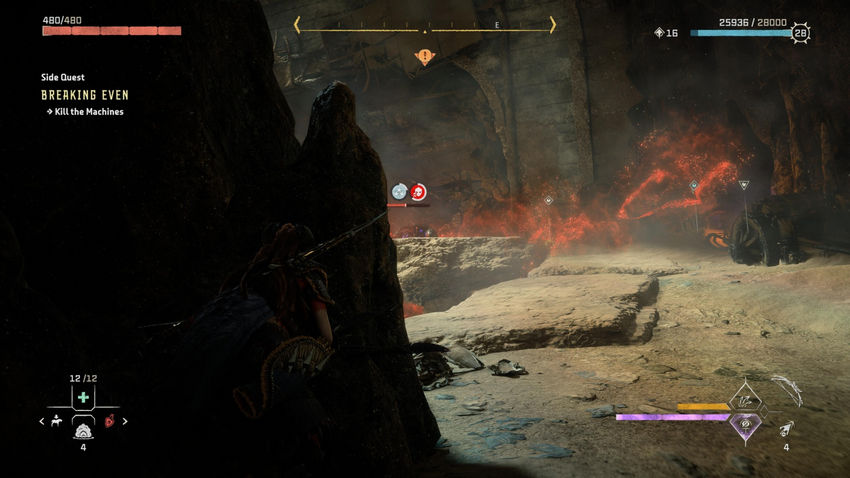Cycle tools with the right arrow
The height and width of the screenshot is (478, 850).
124,421
